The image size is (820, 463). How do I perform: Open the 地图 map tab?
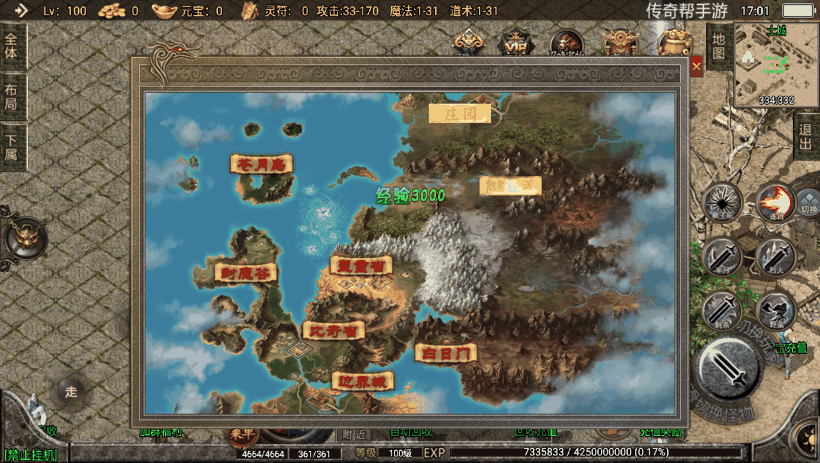(x=718, y=46)
